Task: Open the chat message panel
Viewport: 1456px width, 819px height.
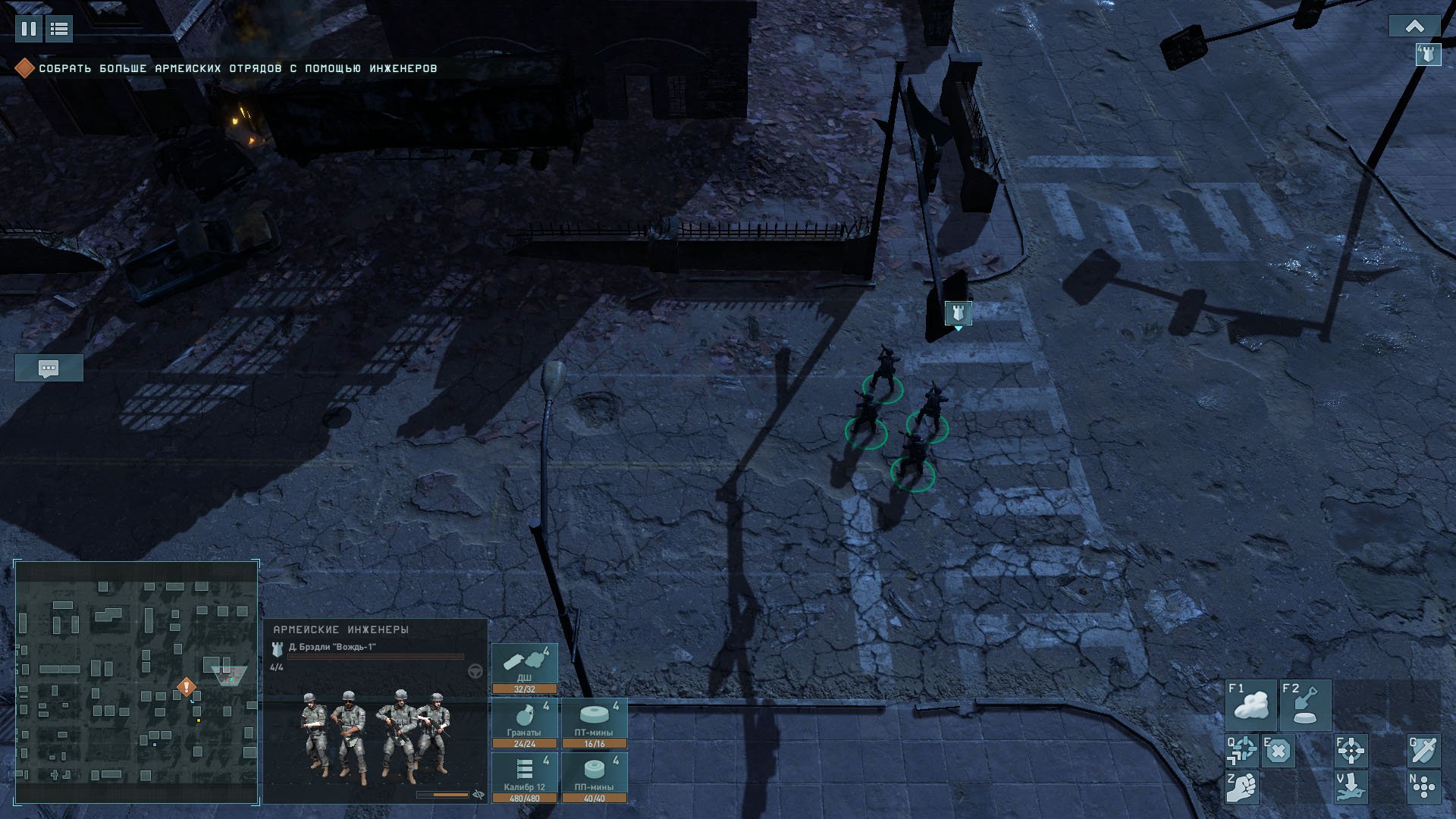Action: click(49, 369)
